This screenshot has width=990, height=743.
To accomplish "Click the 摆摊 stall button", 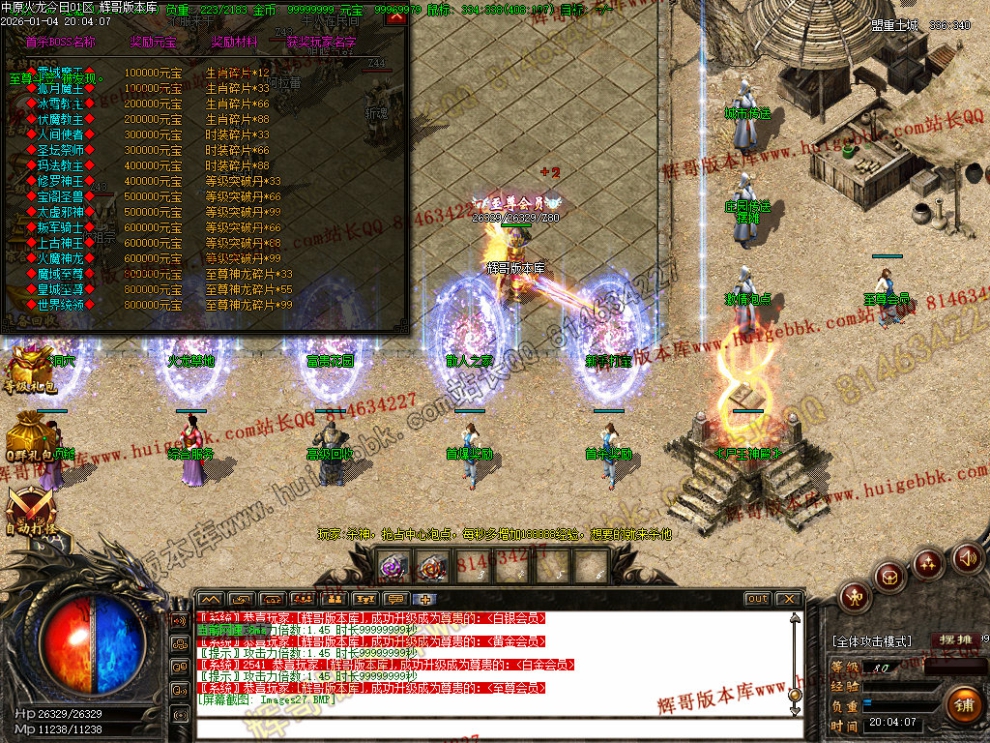I will [951, 640].
